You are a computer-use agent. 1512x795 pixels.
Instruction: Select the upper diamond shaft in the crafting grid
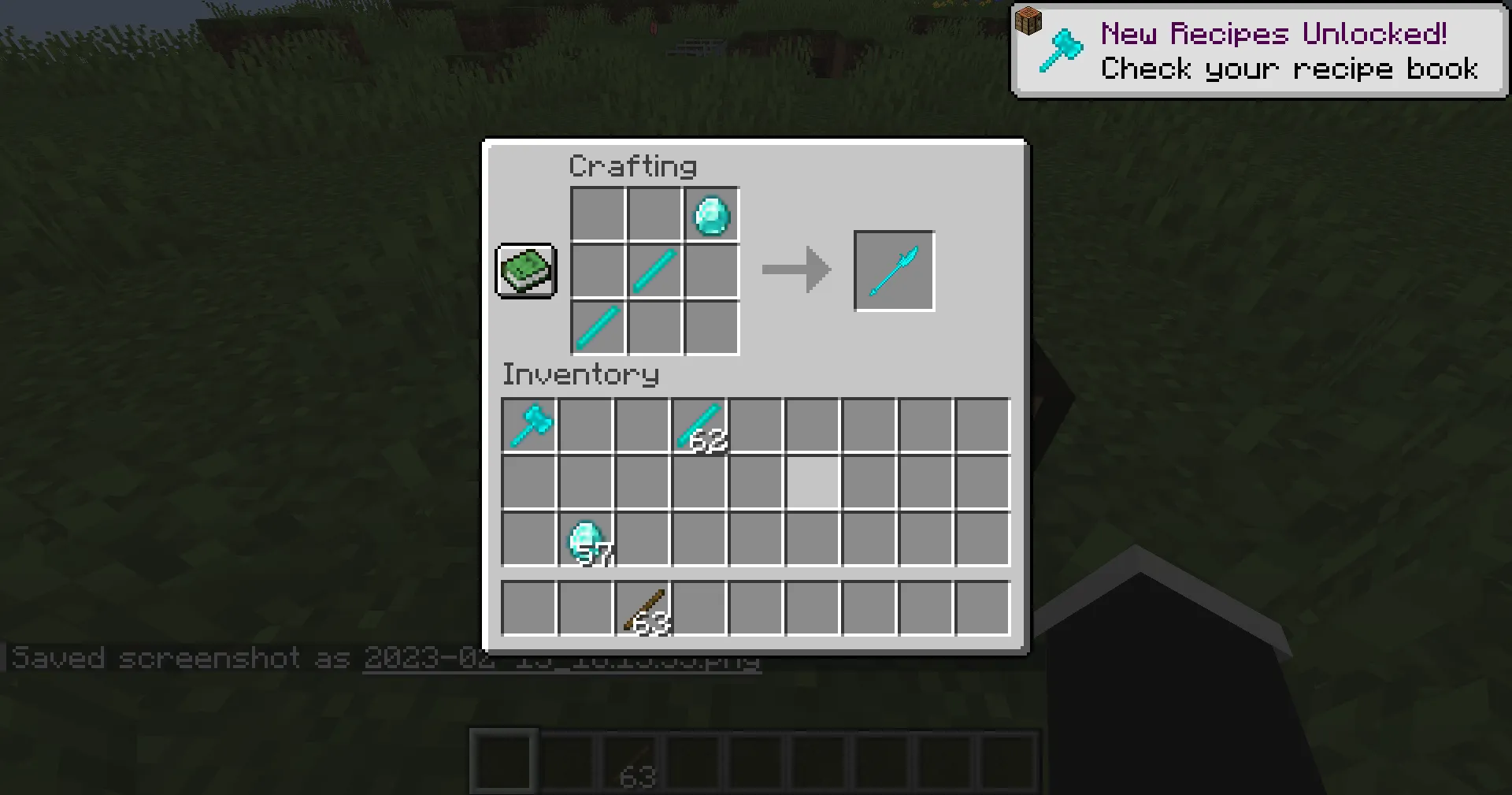[x=654, y=271]
